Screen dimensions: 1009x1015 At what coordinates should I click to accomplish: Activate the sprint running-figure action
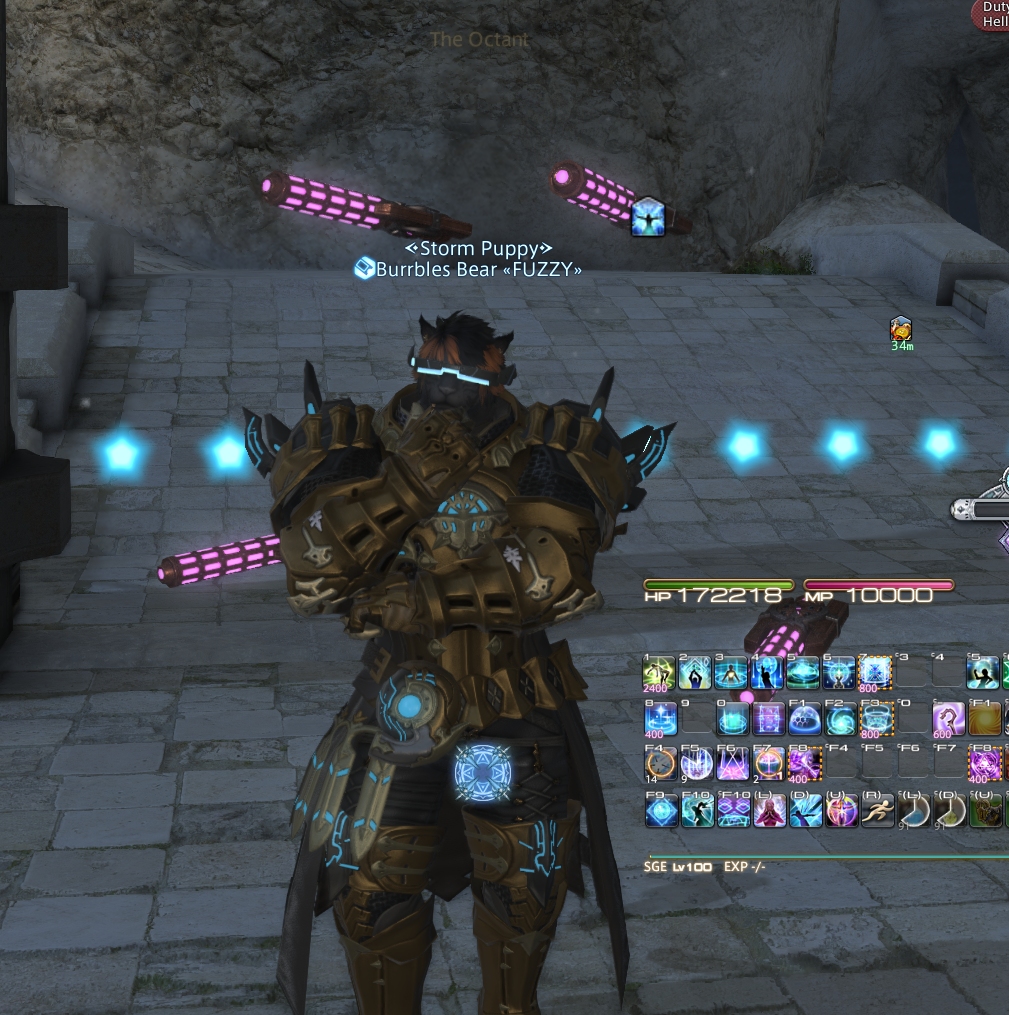(x=877, y=810)
